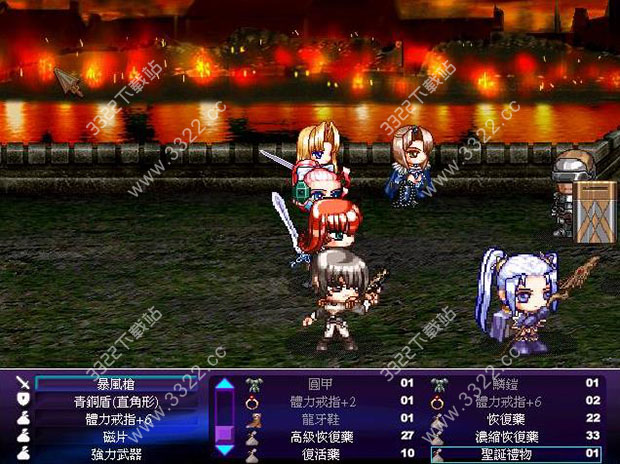Pick 濃縮恢復藥 from the inventory

(509, 437)
